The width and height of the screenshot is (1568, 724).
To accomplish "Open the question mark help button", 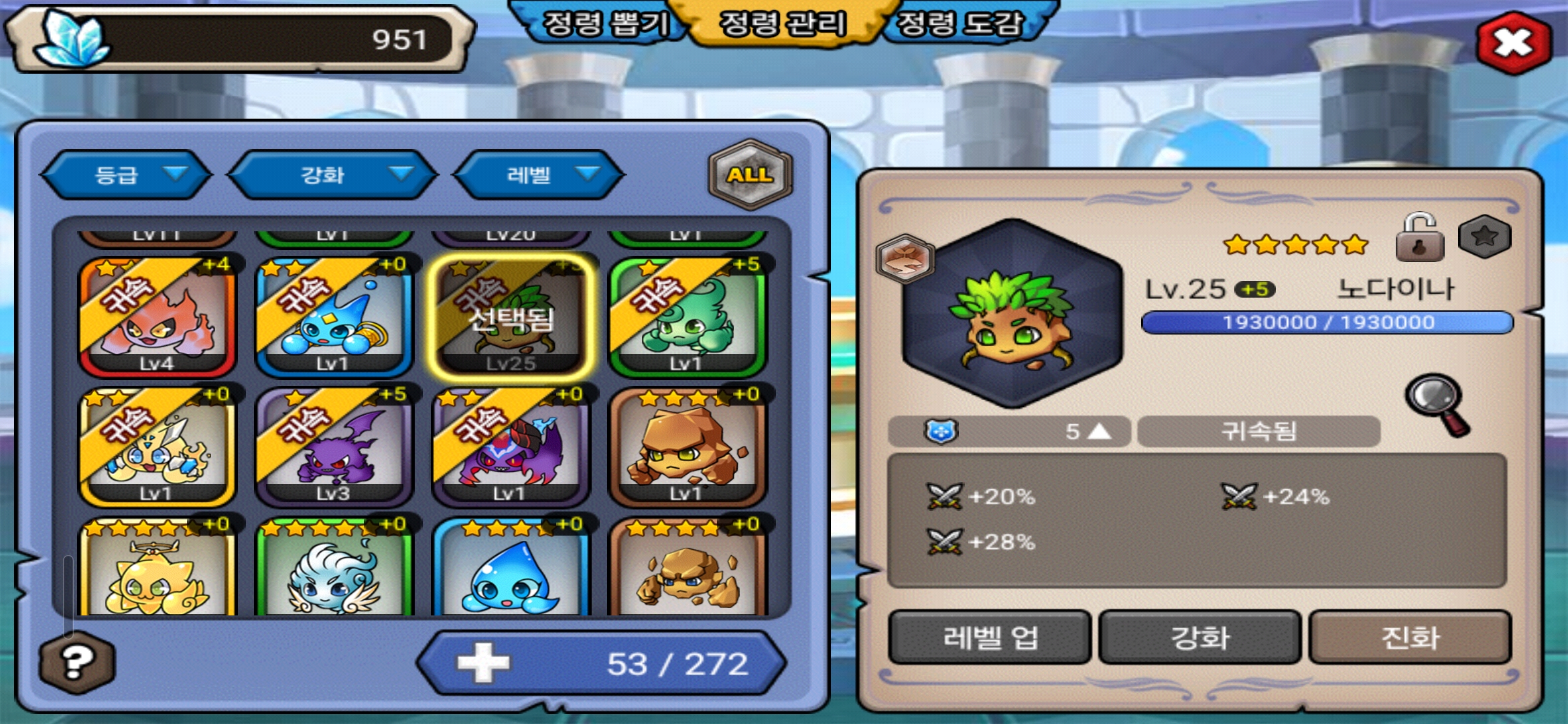I will click(x=77, y=662).
